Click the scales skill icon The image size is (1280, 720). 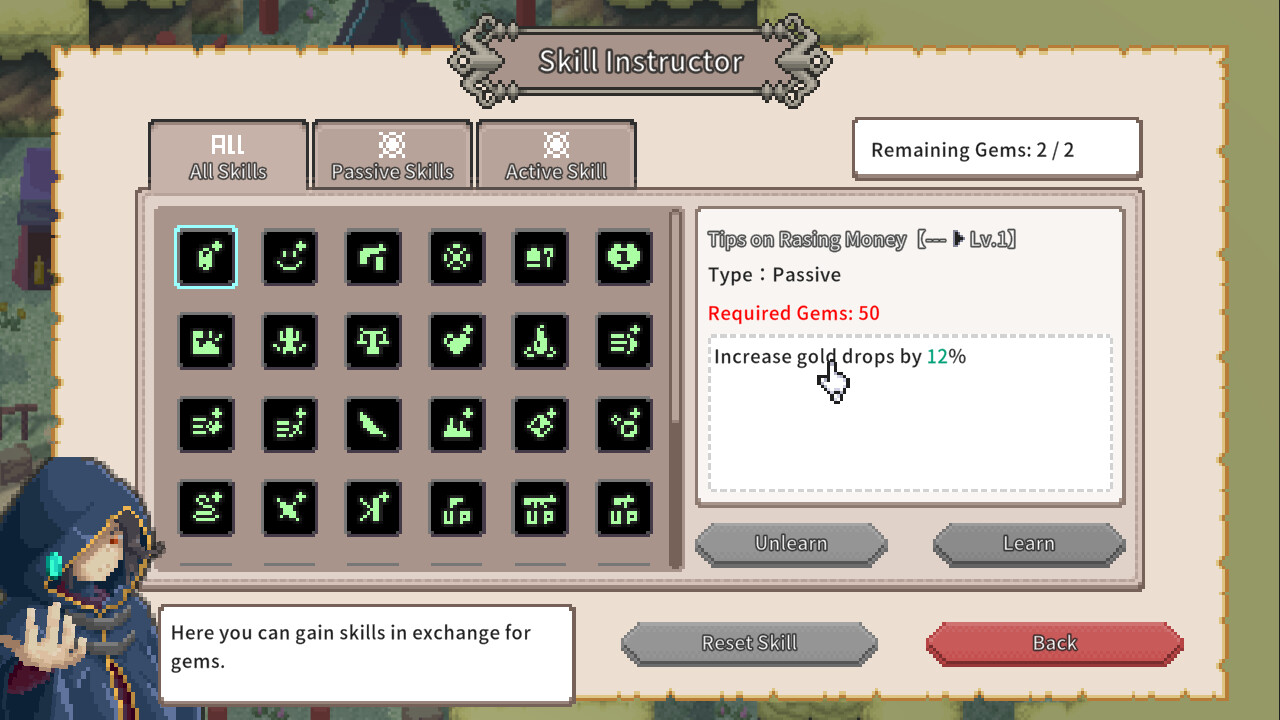click(x=373, y=342)
